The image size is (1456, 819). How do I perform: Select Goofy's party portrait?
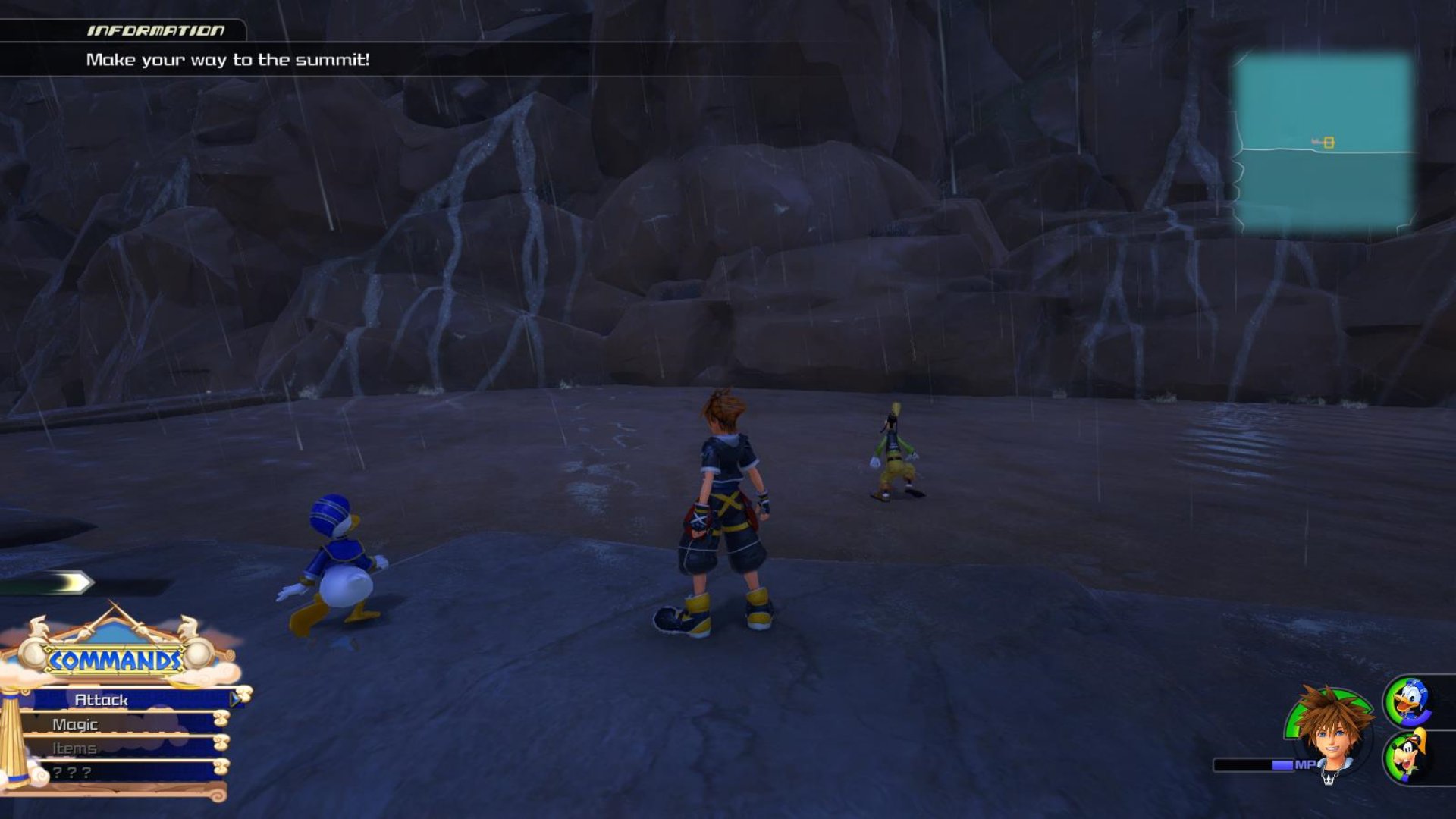coord(1410,755)
